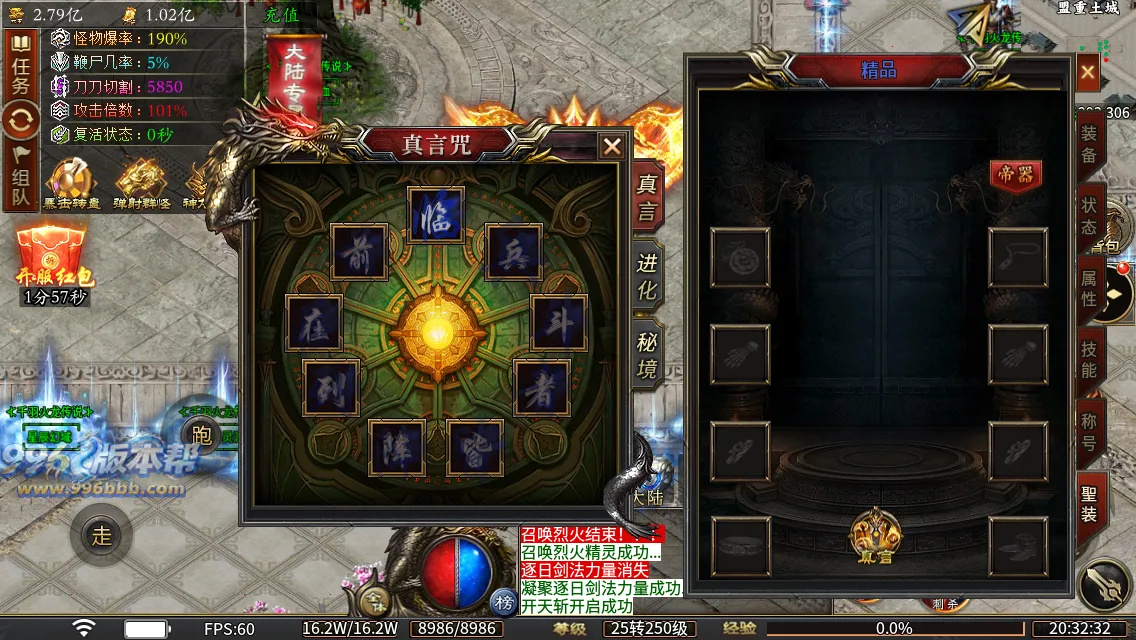Open the 暴击转盘 wheel icon
The height and width of the screenshot is (640, 1136).
71,184
